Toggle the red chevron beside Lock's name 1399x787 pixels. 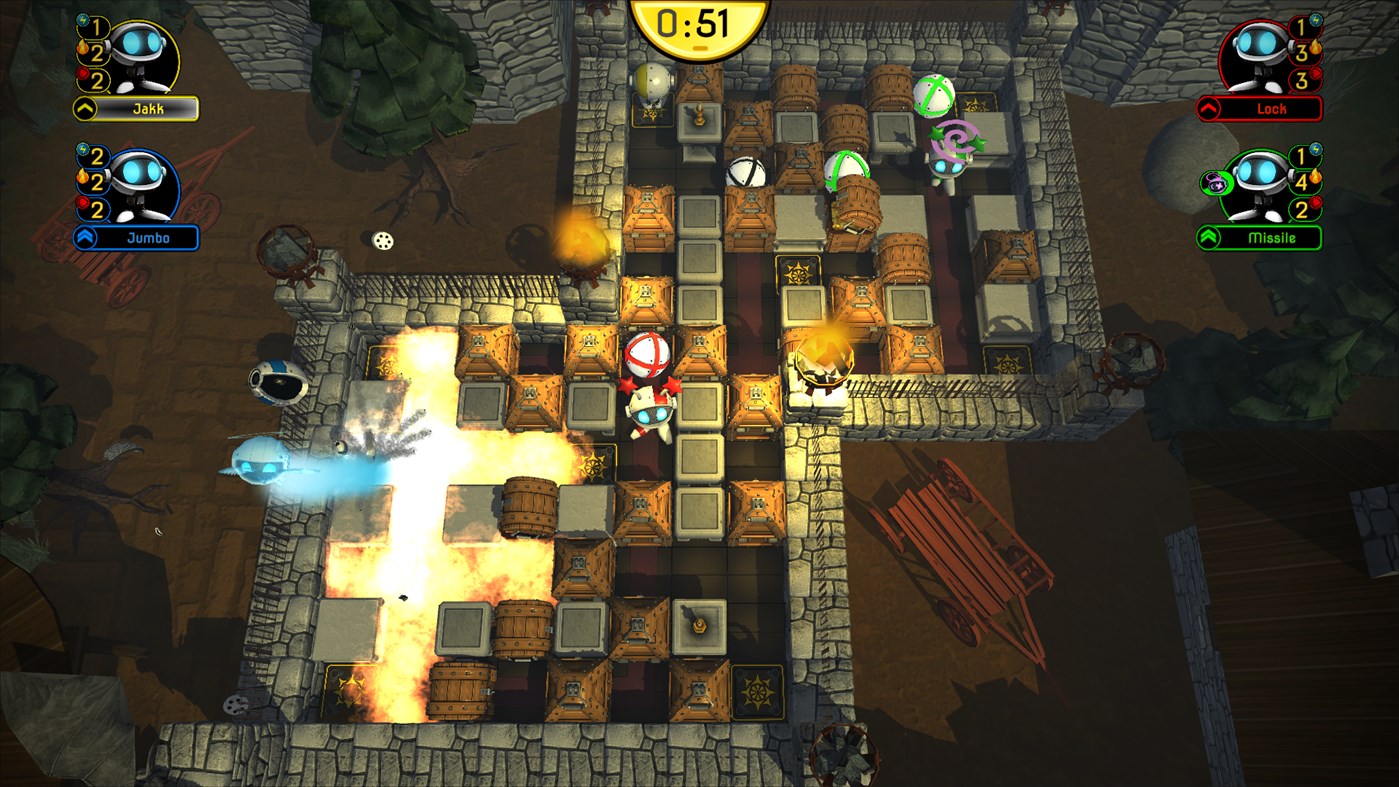1208,106
